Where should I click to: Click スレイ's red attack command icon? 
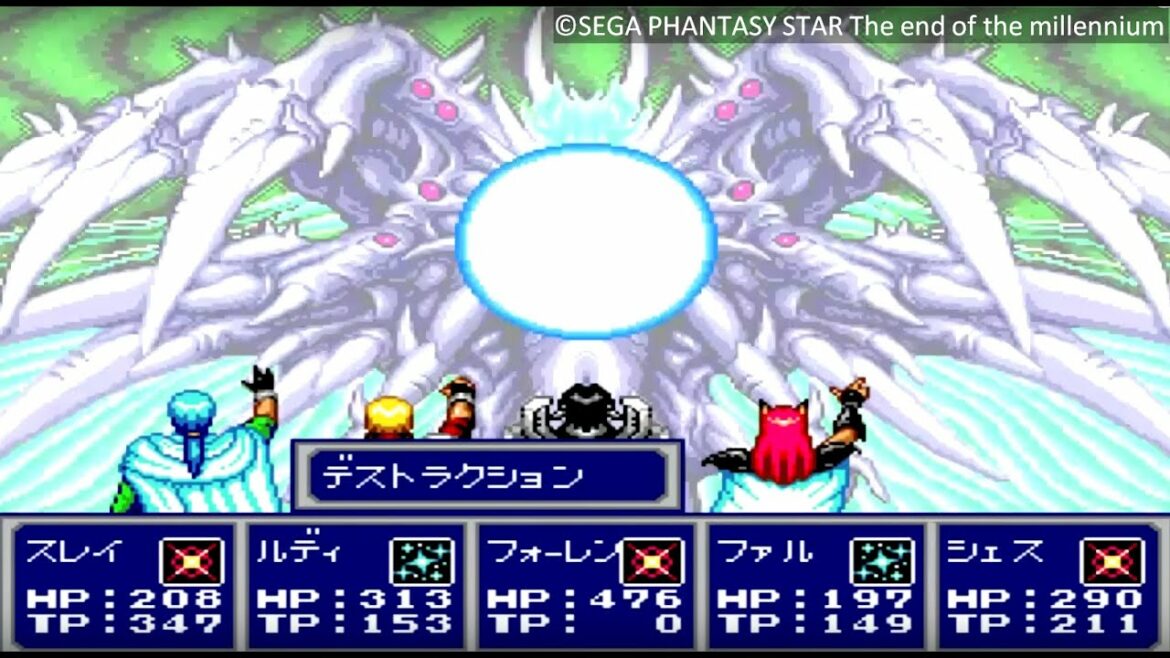click(191, 561)
